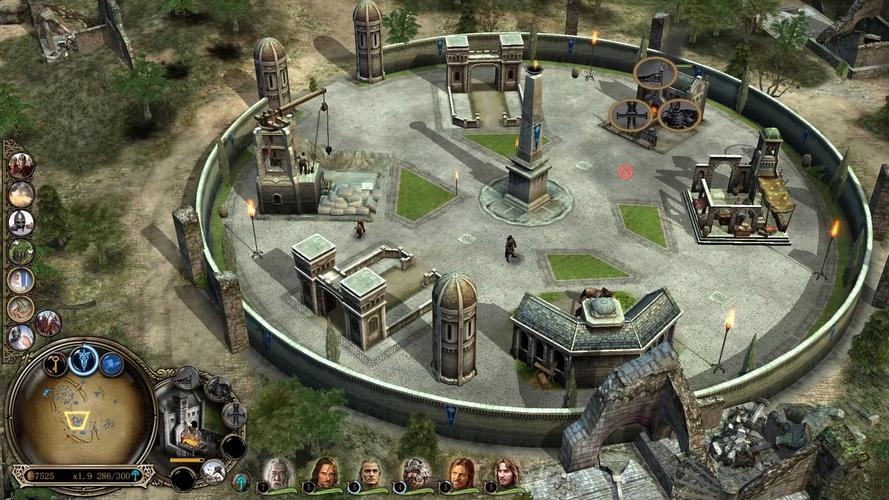Activate the helmeted soldier power icon
Image resolution: width=889 pixels, height=500 pixels.
click(x=20, y=222)
